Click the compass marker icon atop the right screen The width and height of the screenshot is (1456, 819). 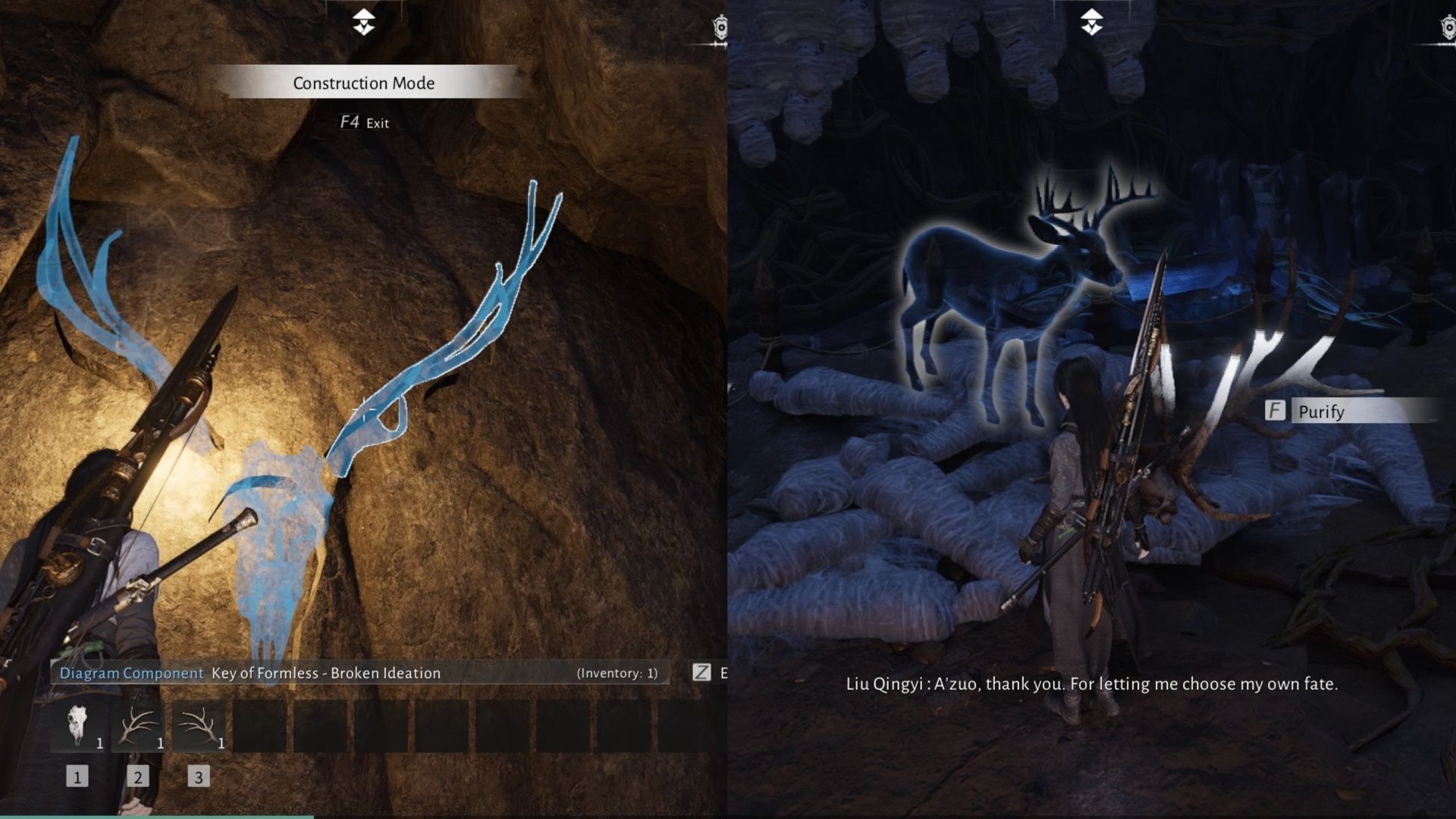coord(1092,23)
